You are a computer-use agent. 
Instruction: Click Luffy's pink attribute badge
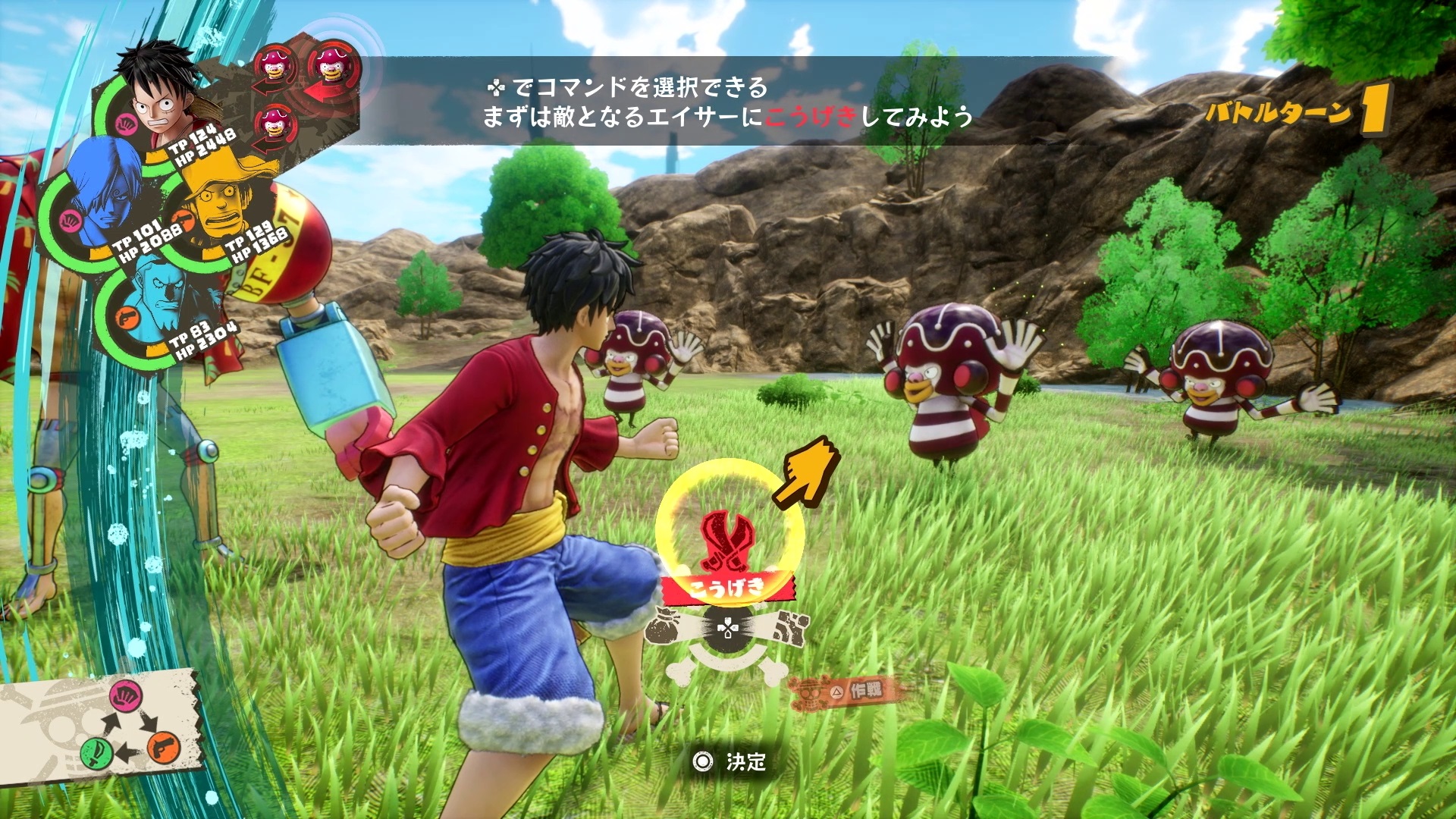pyautogui.click(x=126, y=124)
